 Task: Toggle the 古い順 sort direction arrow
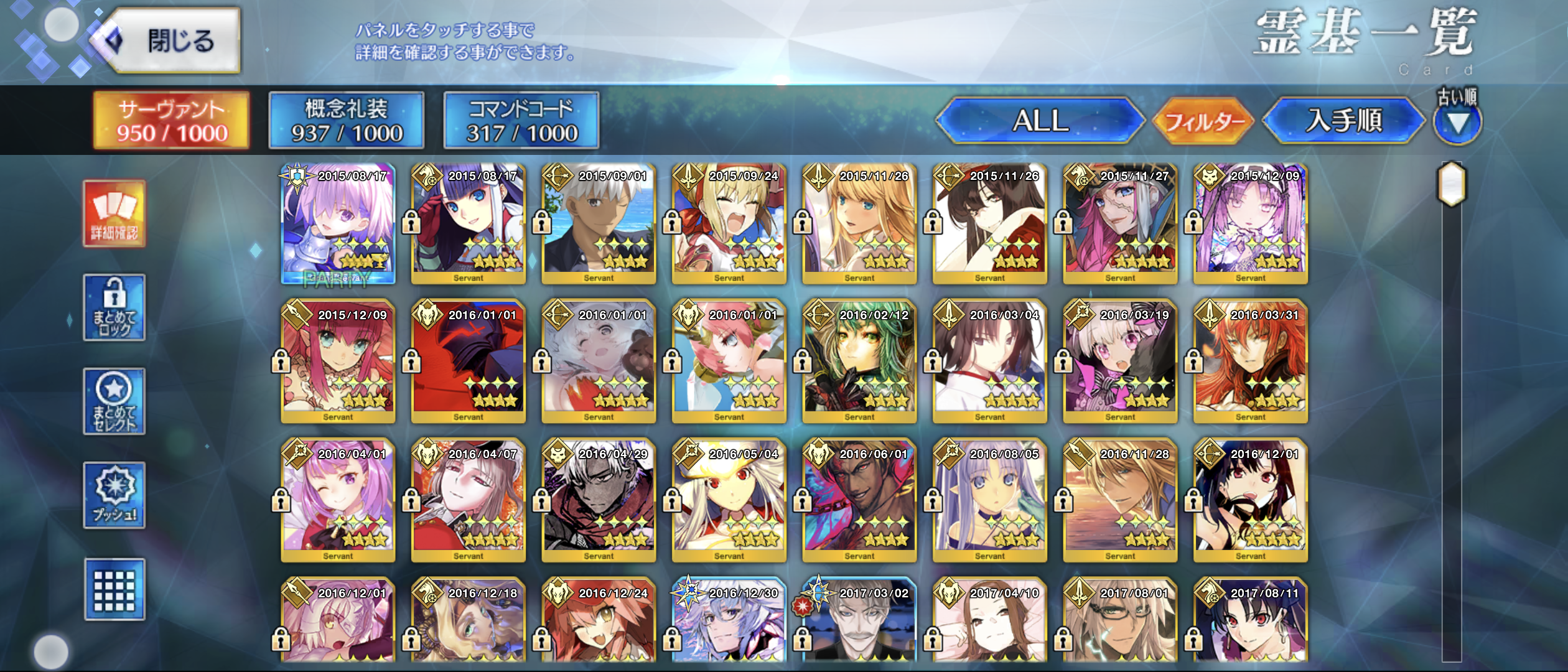tap(1457, 123)
